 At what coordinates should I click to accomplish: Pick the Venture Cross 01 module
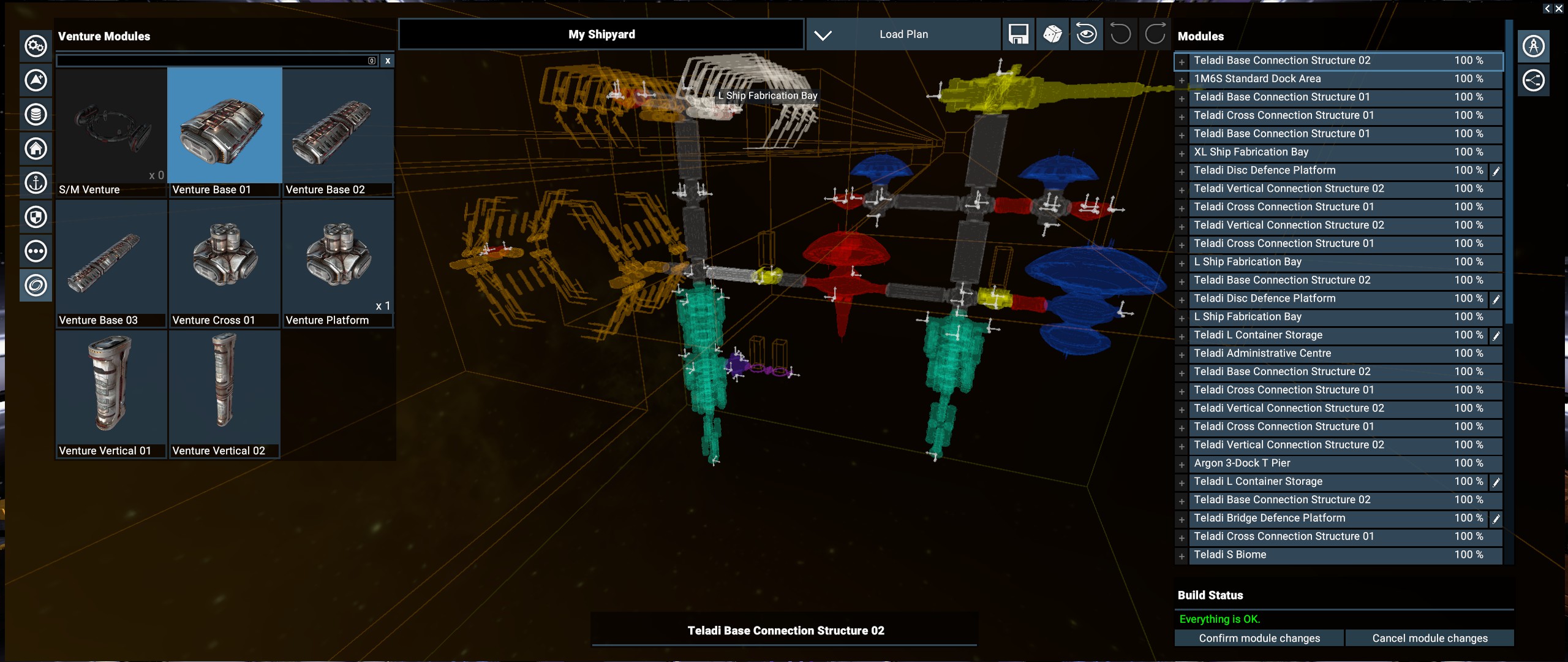click(224, 262)
